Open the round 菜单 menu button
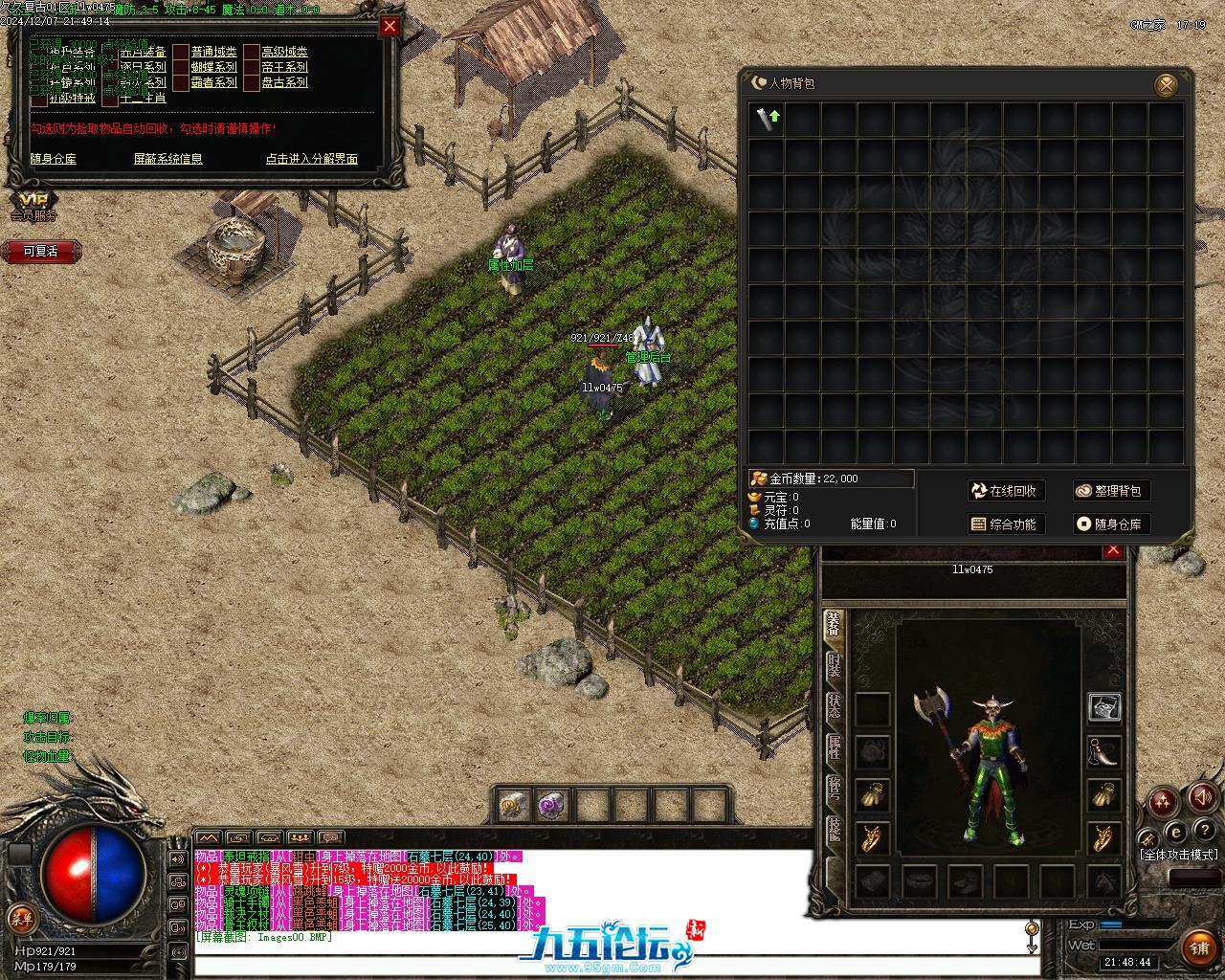This screenshot has width=1225, height=980. [x=21, y=919]
